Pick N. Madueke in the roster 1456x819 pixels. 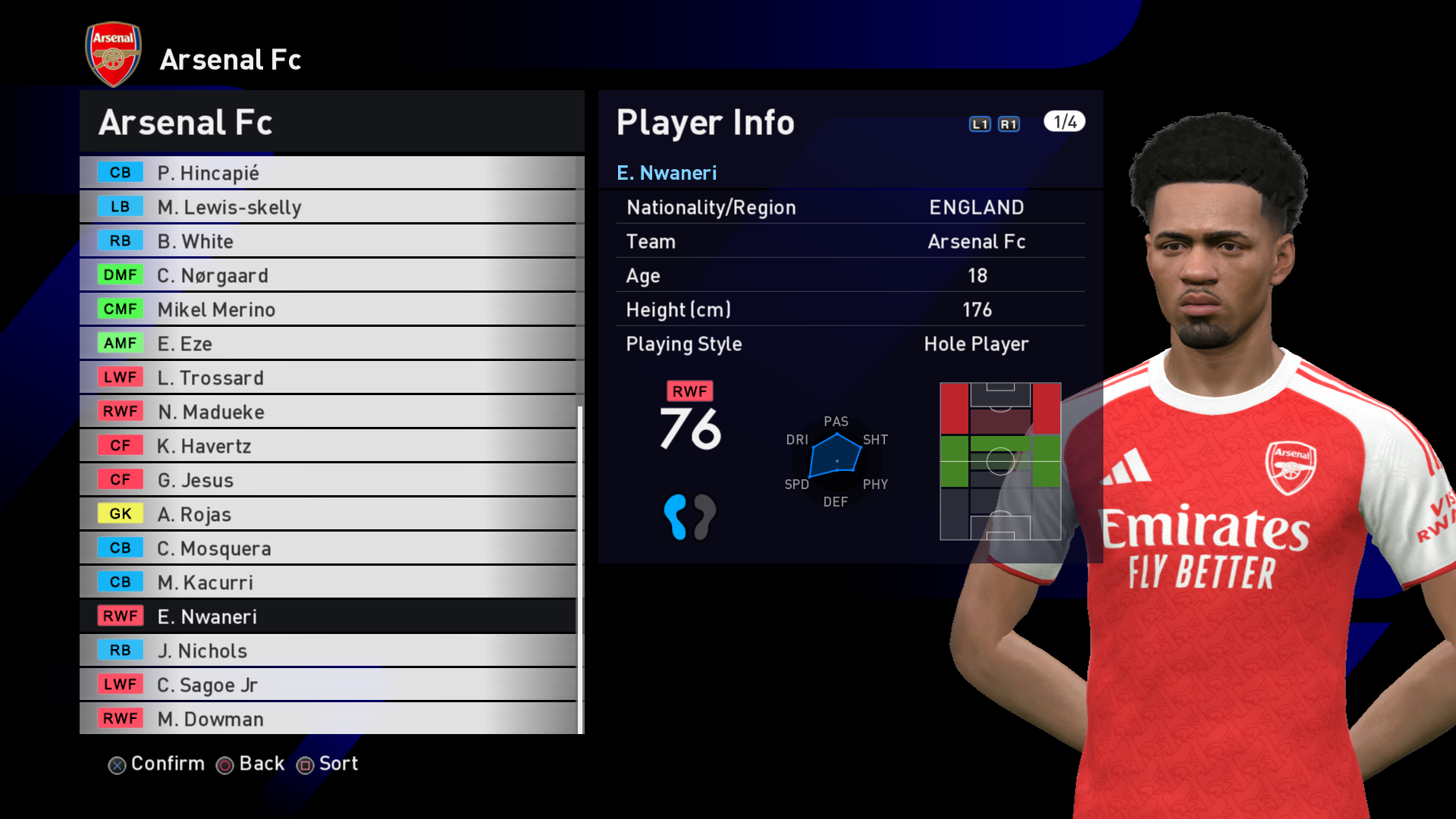point(328,412)
